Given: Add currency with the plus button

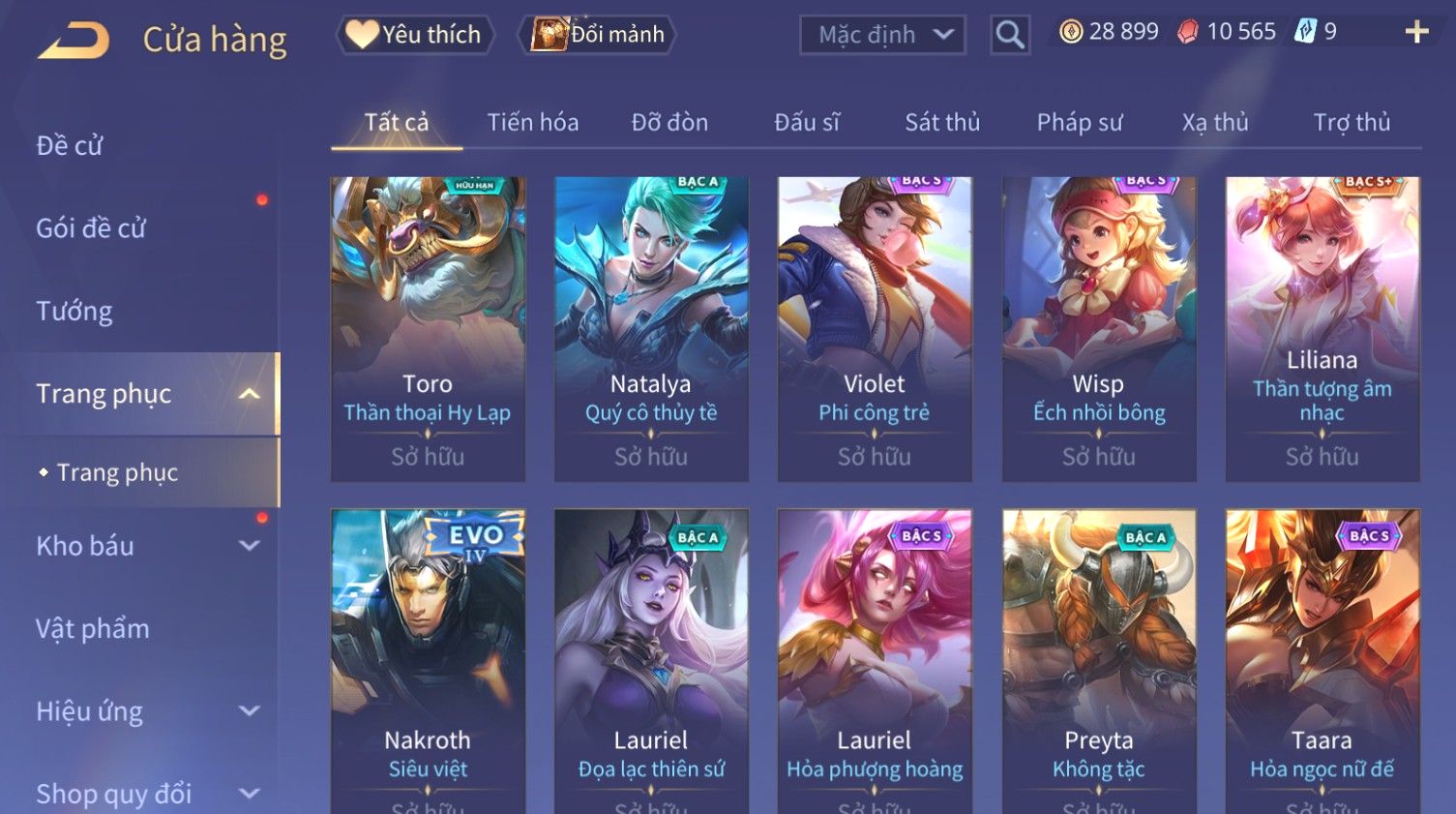Looking at the screenshot, I should (x=1416, y=32).
